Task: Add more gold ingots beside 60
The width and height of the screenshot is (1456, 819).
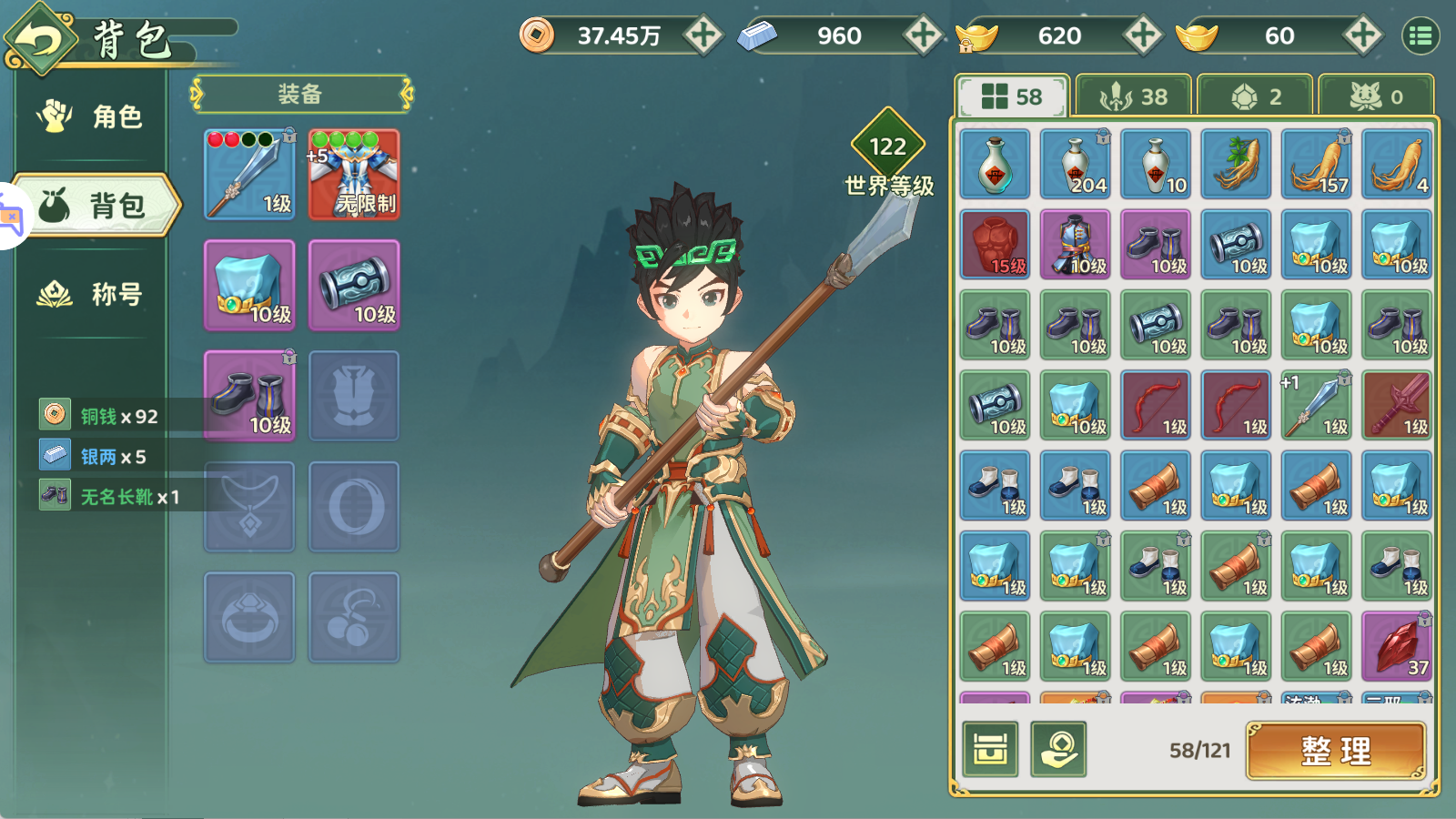Action: point(1362,35)
